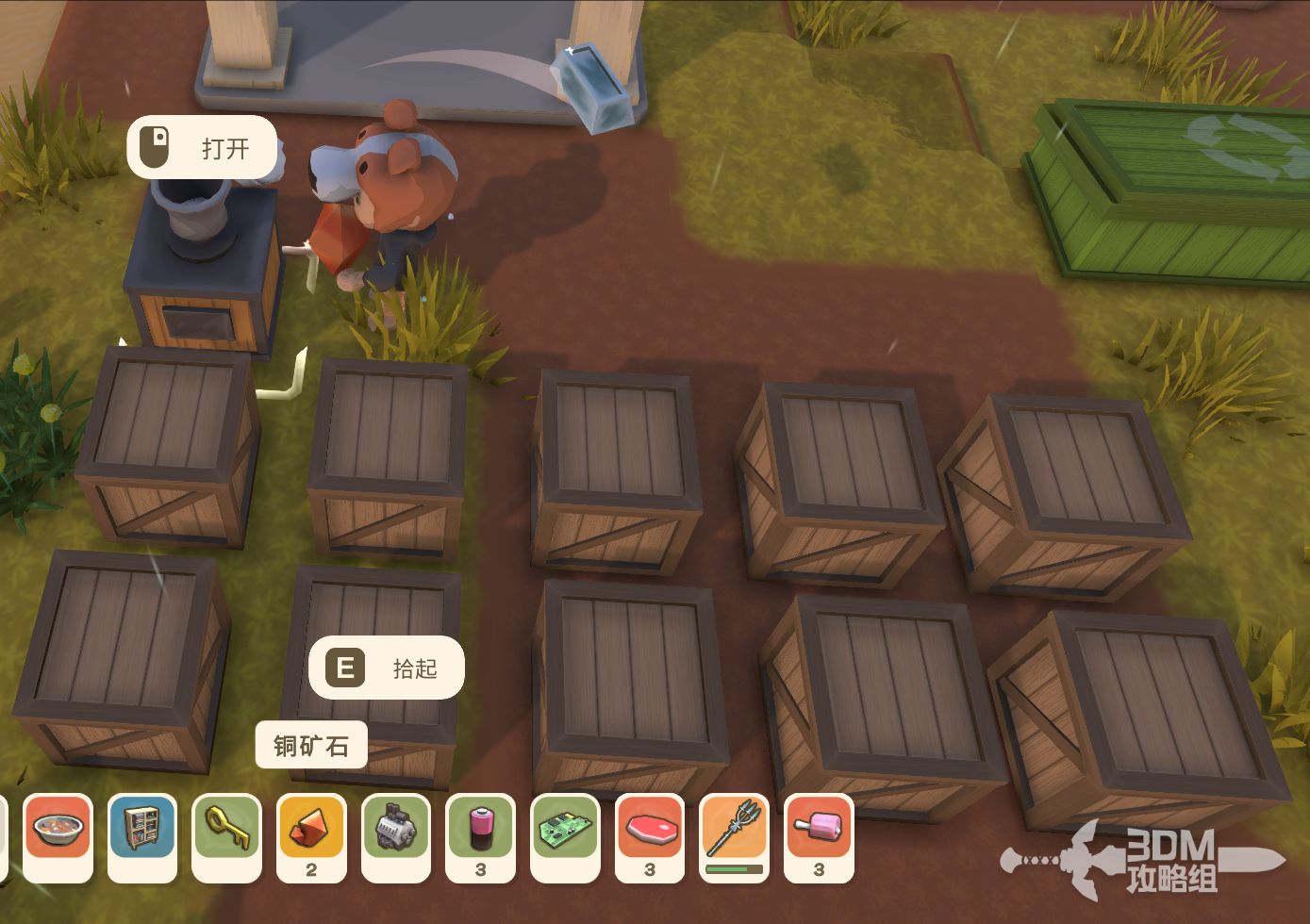The width and height of the screenshot is (1310, 924).
Task: Select the engine part hotbar slot
Action: click(x=396, y=836)
